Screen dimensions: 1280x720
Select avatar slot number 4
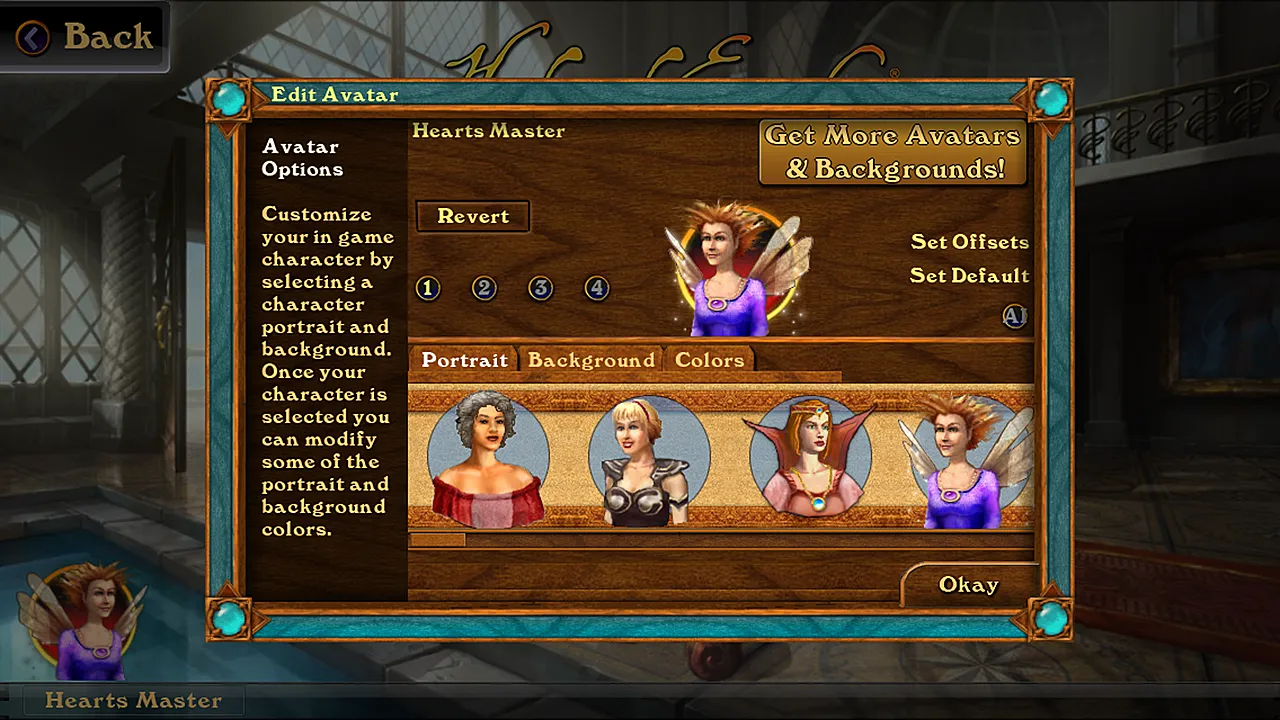tap(597, 288)
